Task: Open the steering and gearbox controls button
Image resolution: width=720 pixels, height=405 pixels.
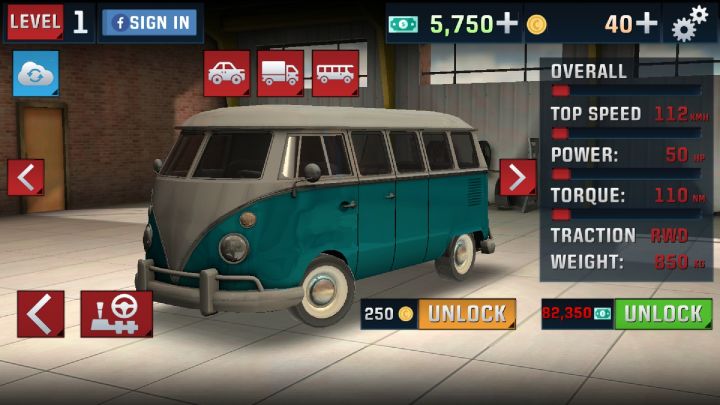Action: tap(117, 314)
